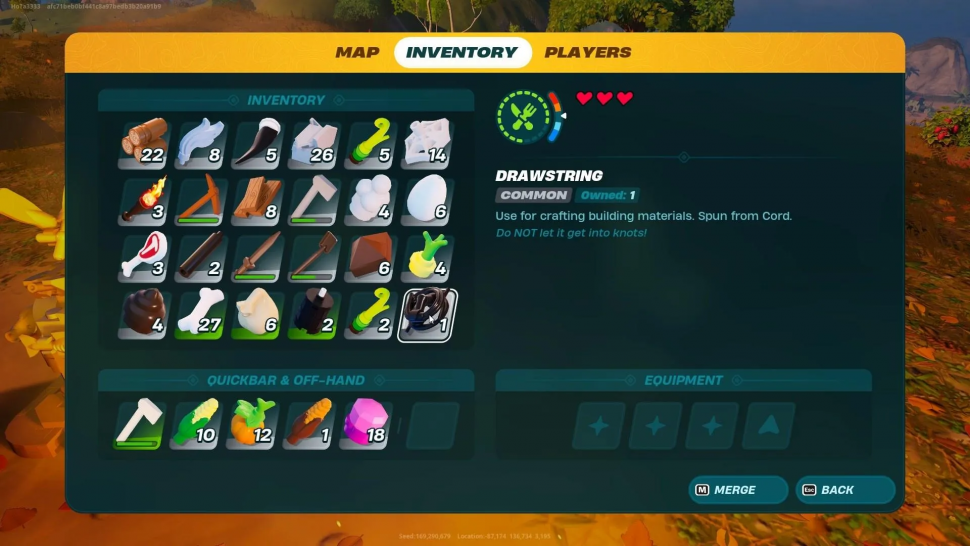Select the wooden planks stack of 8
This screenshot has height=546, width=970.
(259, 200)
